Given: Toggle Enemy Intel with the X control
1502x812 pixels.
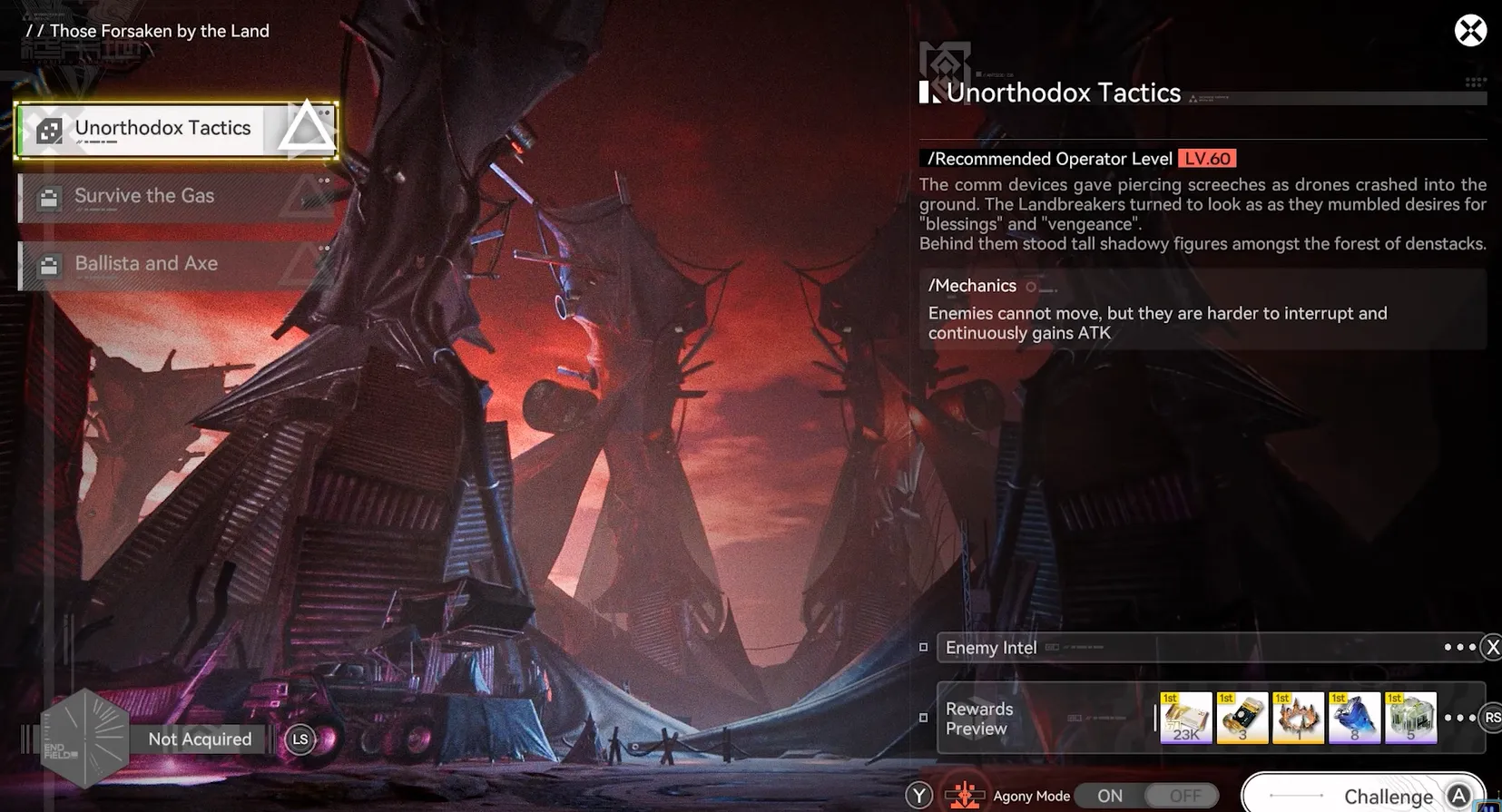Looking at the screenshot, I should [1493, 647].
